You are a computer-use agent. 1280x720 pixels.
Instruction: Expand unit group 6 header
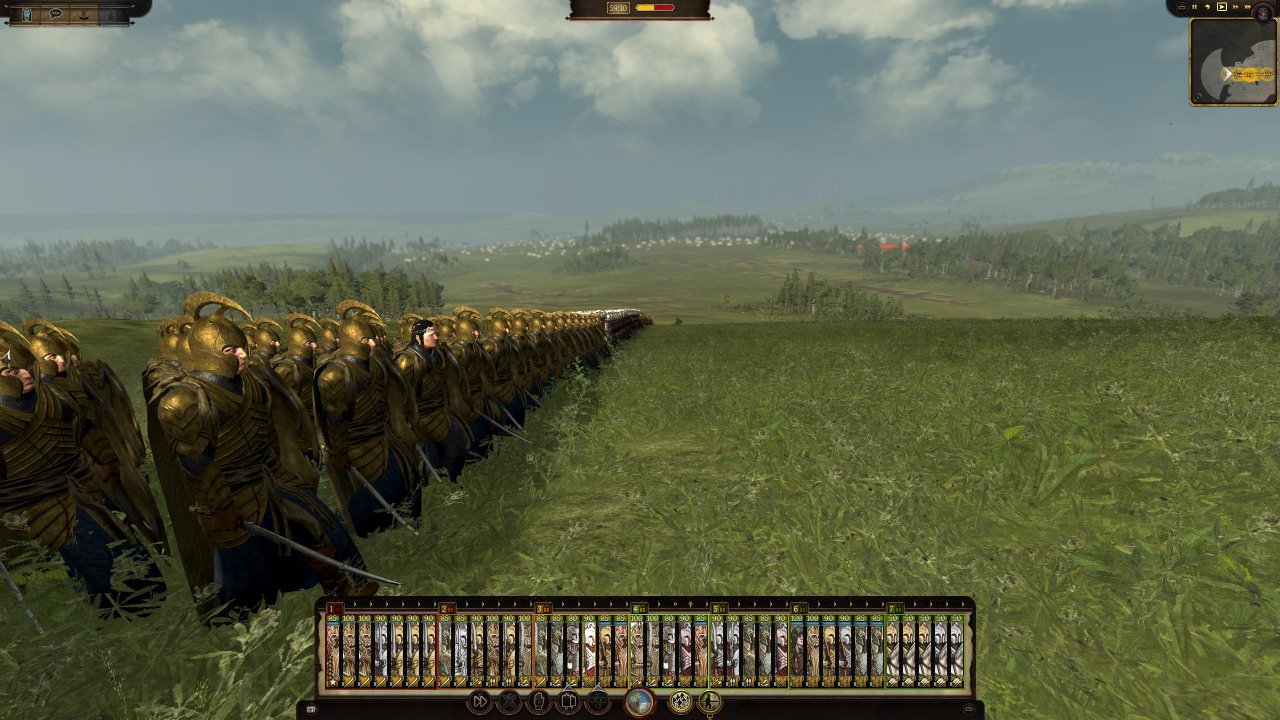click(x=796, y=607)
